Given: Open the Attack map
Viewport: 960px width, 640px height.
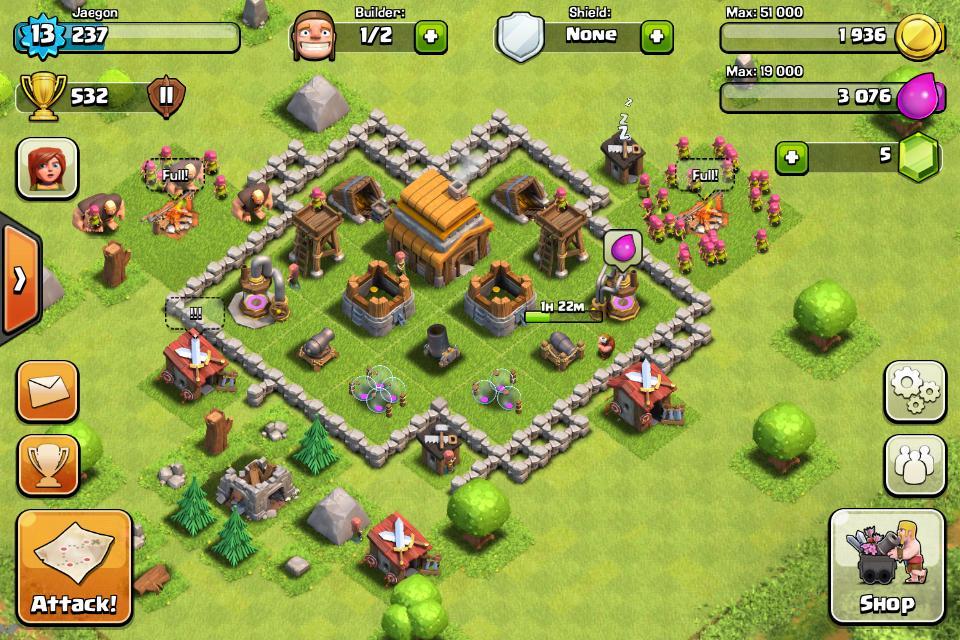Looking at the screenshot, I should point(73,566).
